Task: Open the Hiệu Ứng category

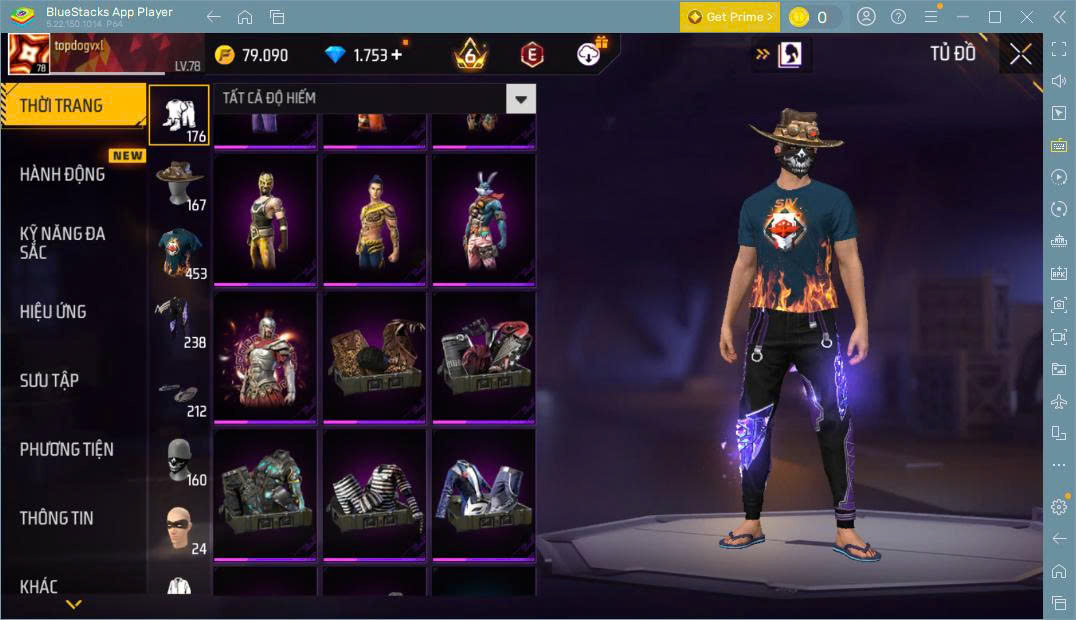Action: click(53, 312)
